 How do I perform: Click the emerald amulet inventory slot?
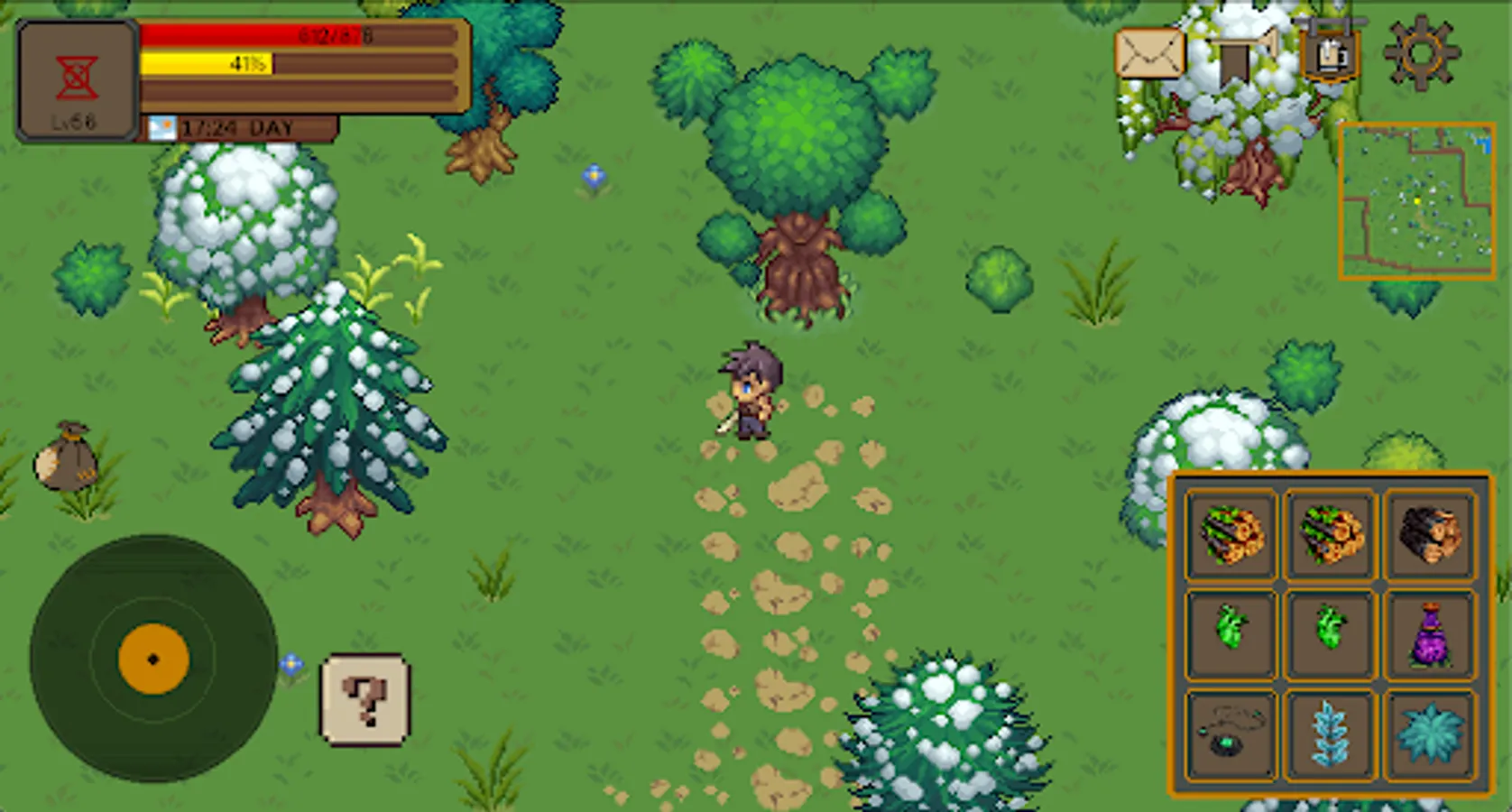1231,731
